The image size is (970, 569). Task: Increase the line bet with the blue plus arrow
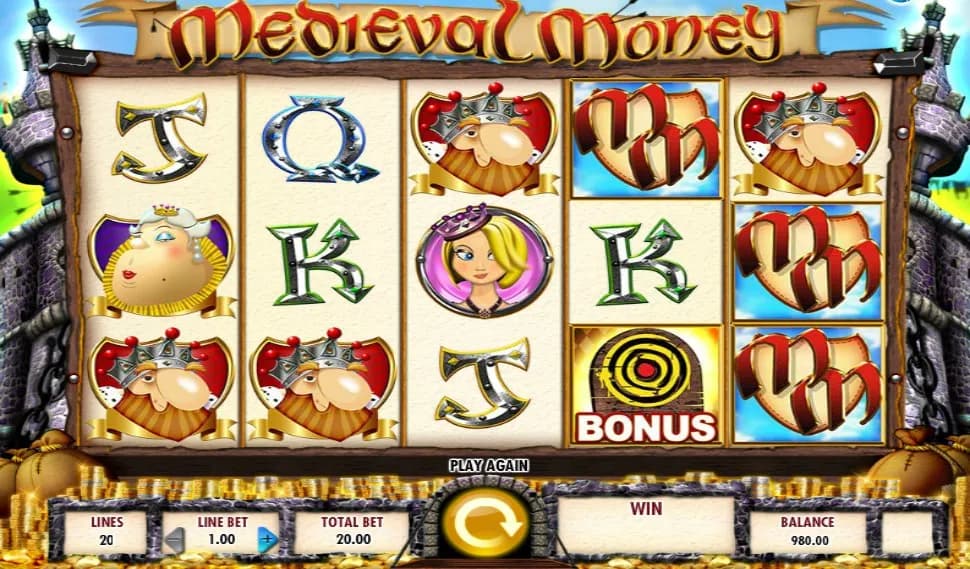click(x=267, y=540)
